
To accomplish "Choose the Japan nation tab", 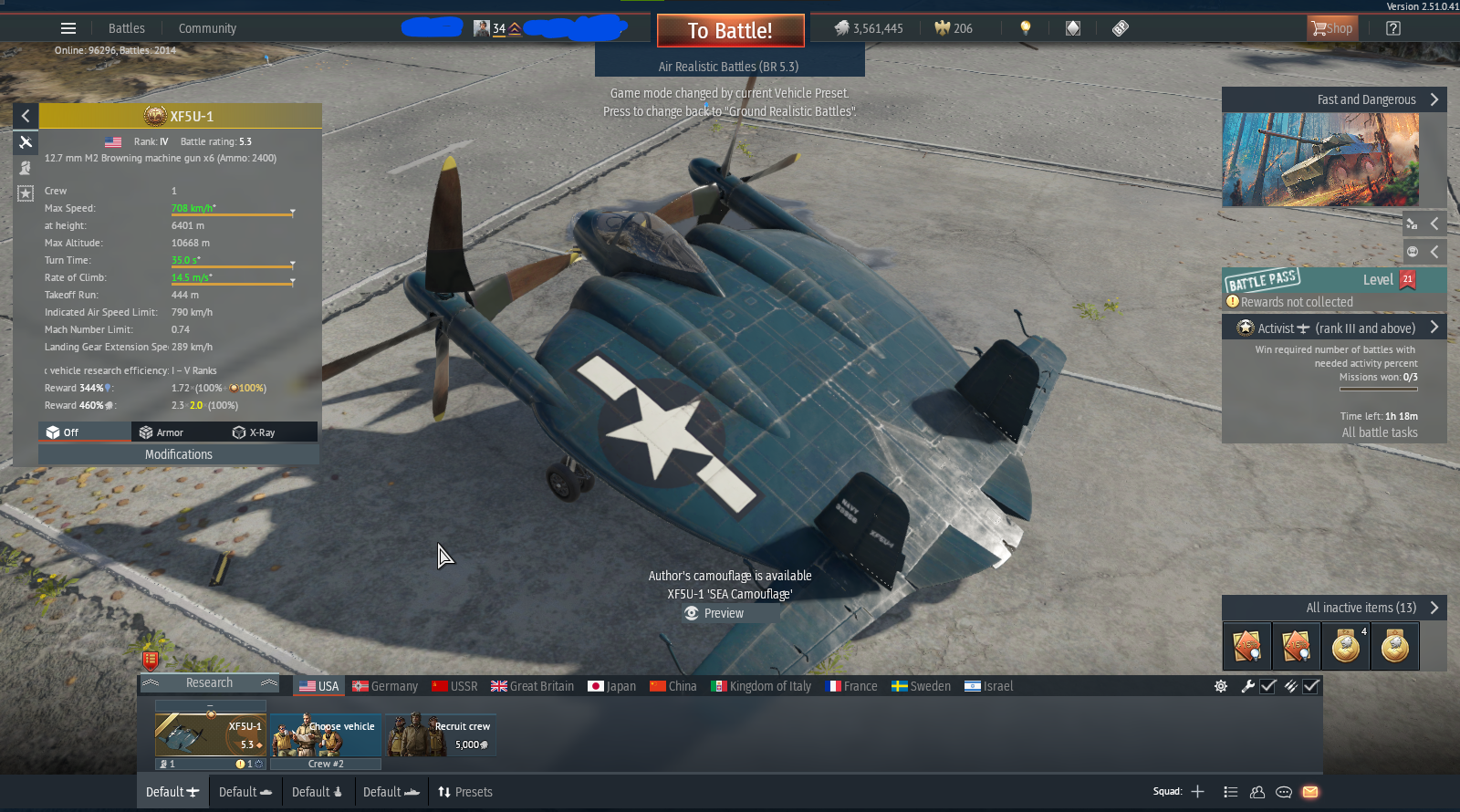I will pyautogui.click(x=612, y=686).
